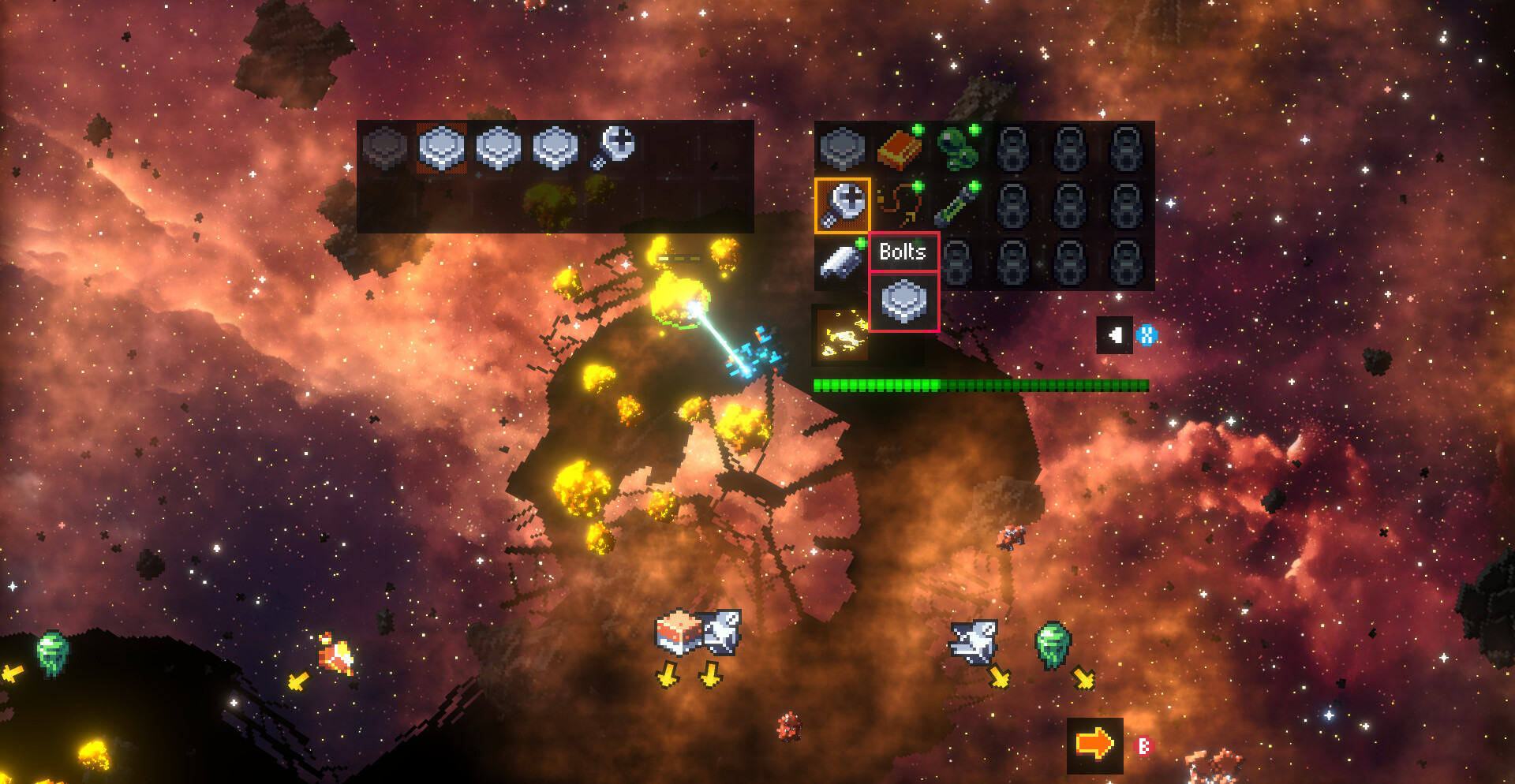This screenshot has height=784, width=1515.
Task: Select the orange-bordered Bolts recipe slot
Action: [842, 205]
